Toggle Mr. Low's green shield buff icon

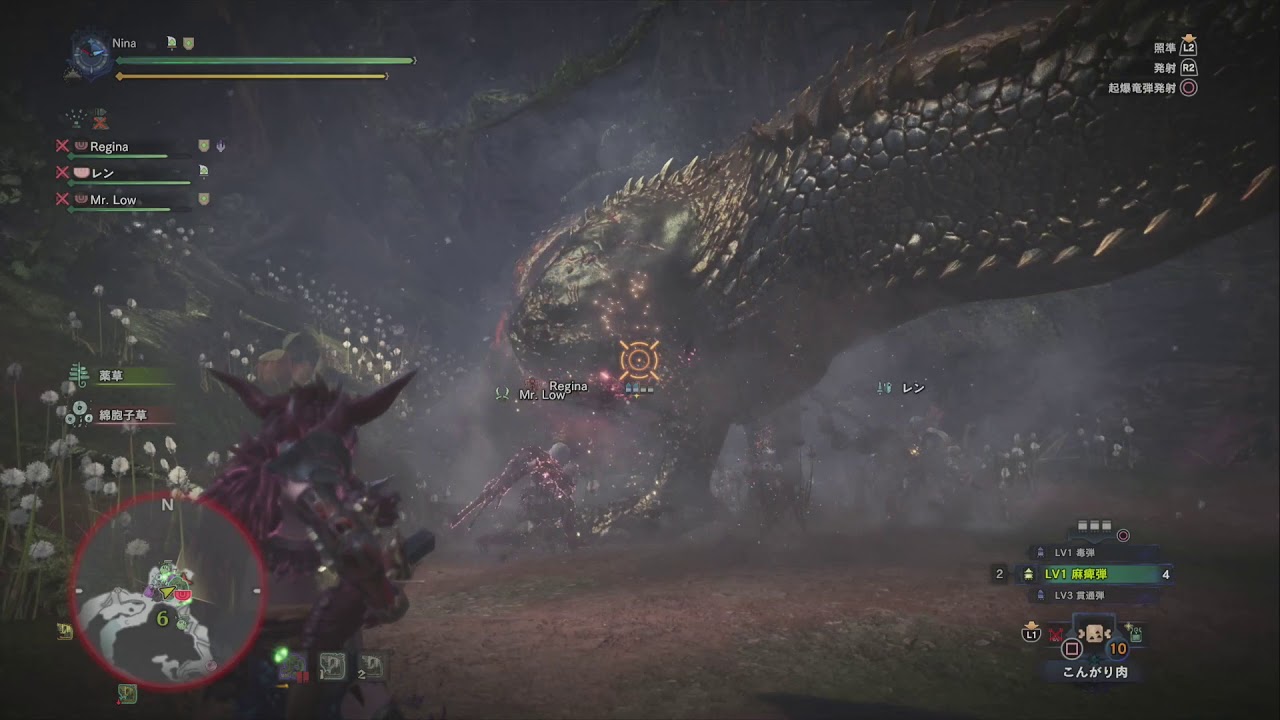tap(203, 197)
